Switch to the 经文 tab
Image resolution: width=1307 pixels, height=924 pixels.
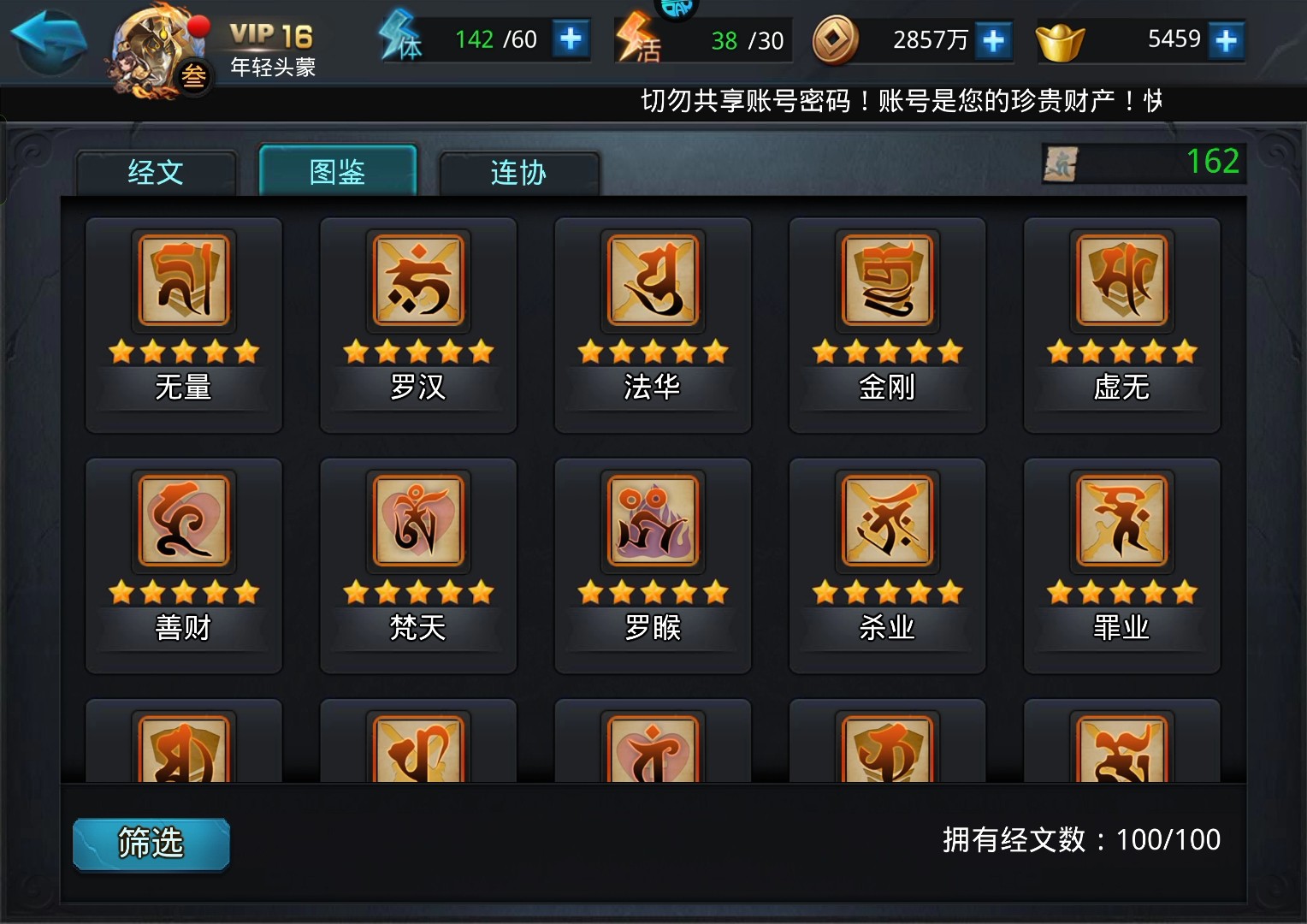[157, 171]
